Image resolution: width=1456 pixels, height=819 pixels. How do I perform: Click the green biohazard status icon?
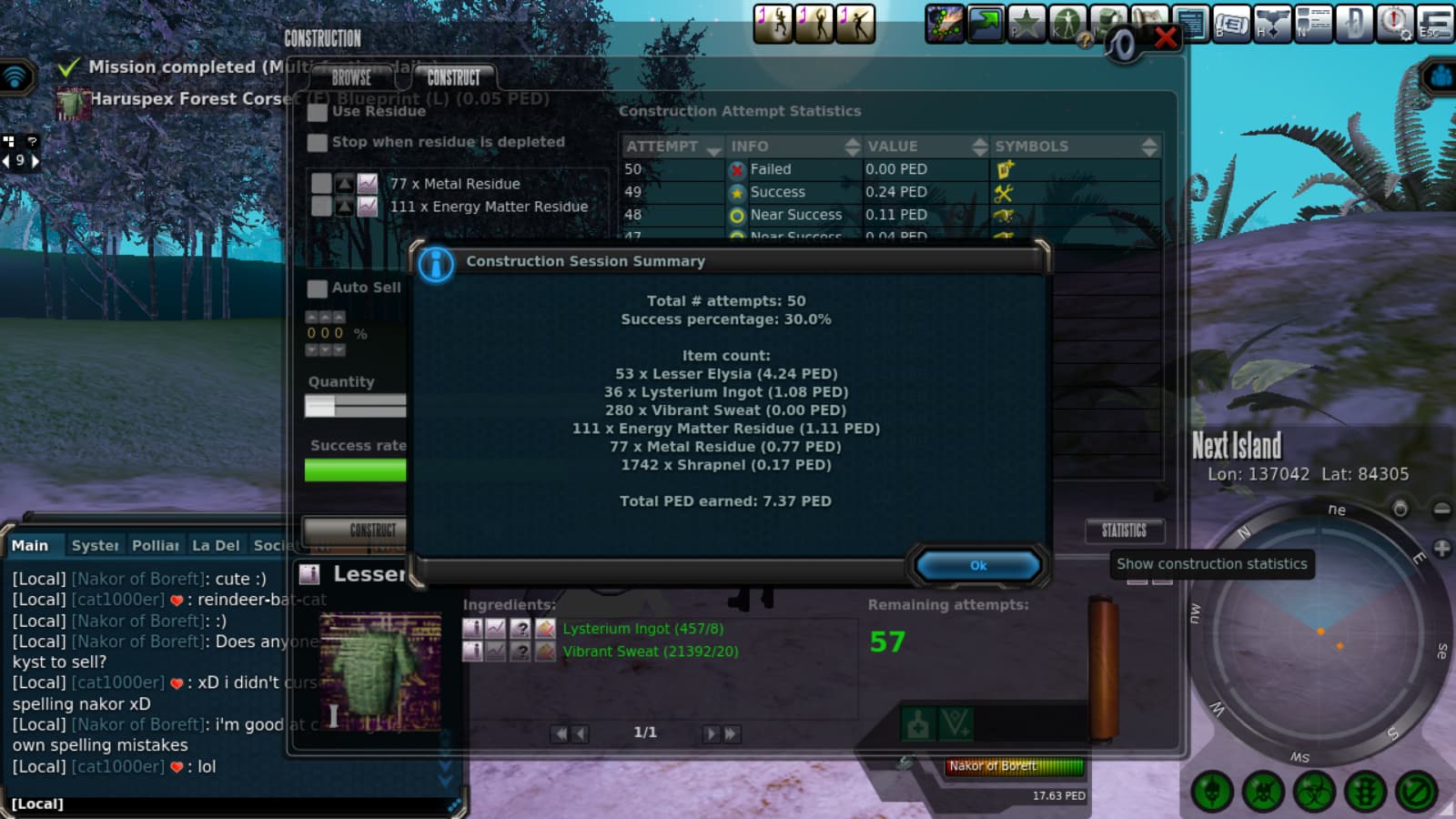[1313, 792]
